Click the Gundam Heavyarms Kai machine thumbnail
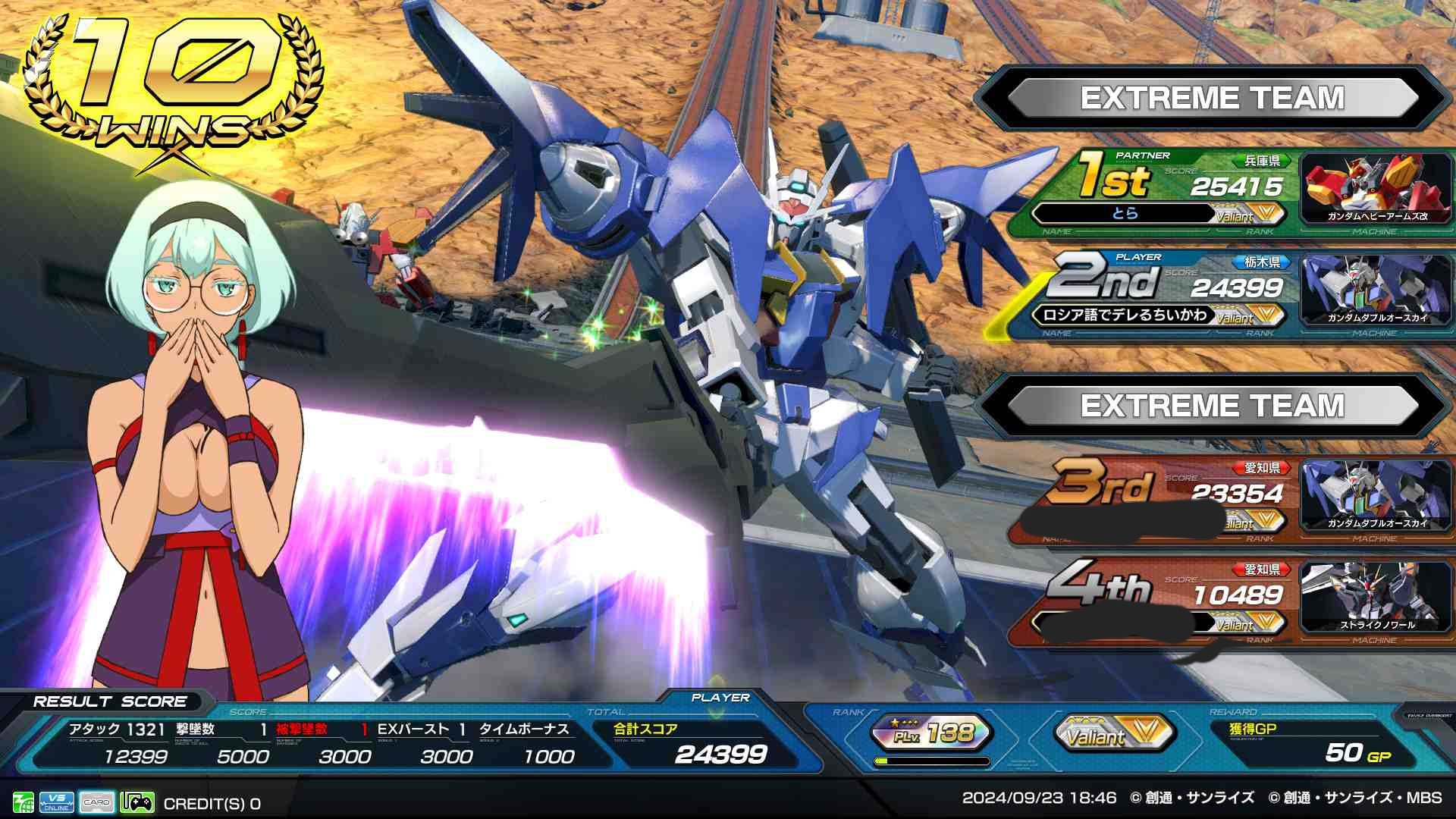The height and width of the screenshot is (819, 1456). pyautogui.click(x=1376, y=189)
